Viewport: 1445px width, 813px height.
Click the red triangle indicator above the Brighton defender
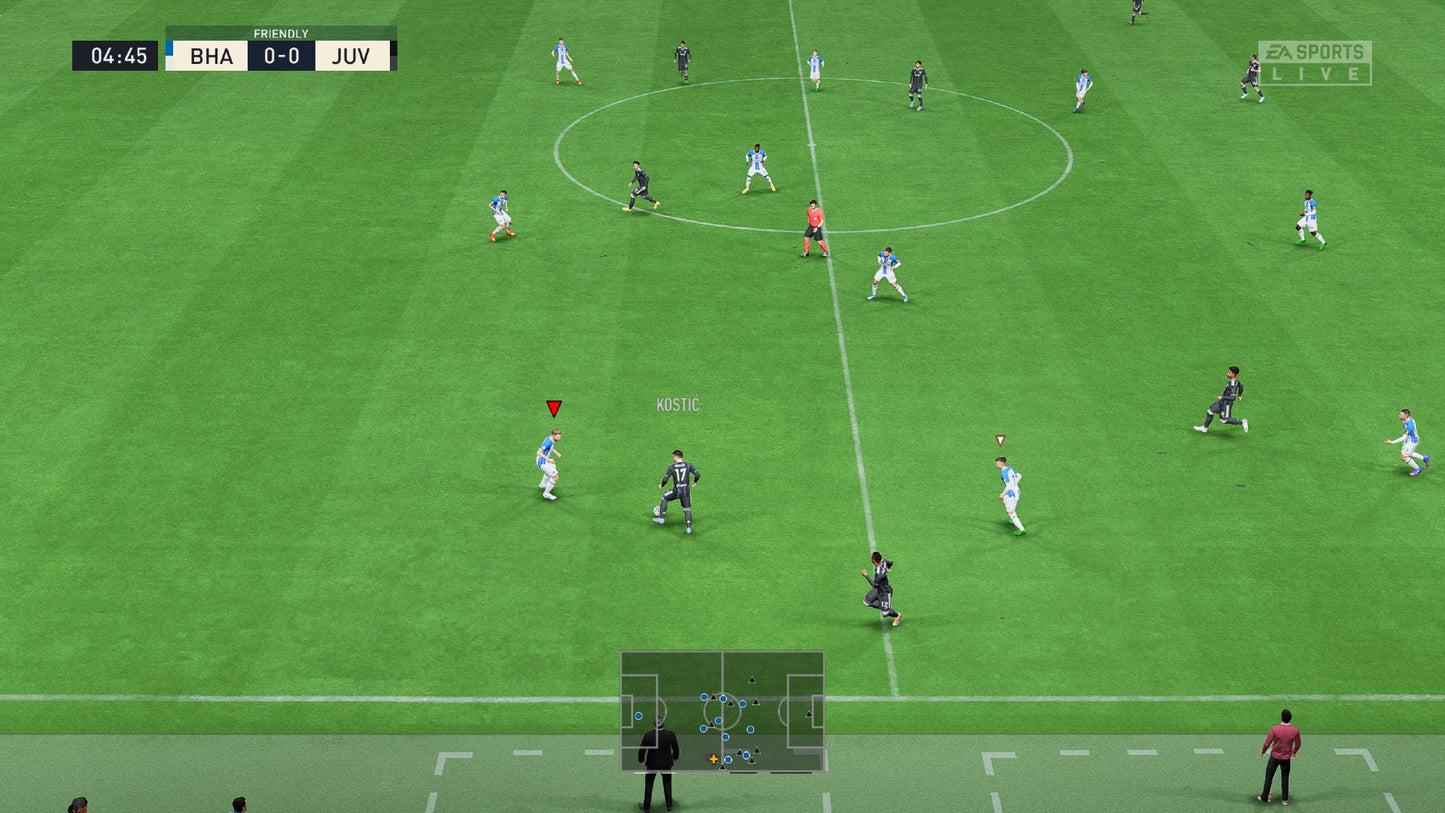click(552, 409)
